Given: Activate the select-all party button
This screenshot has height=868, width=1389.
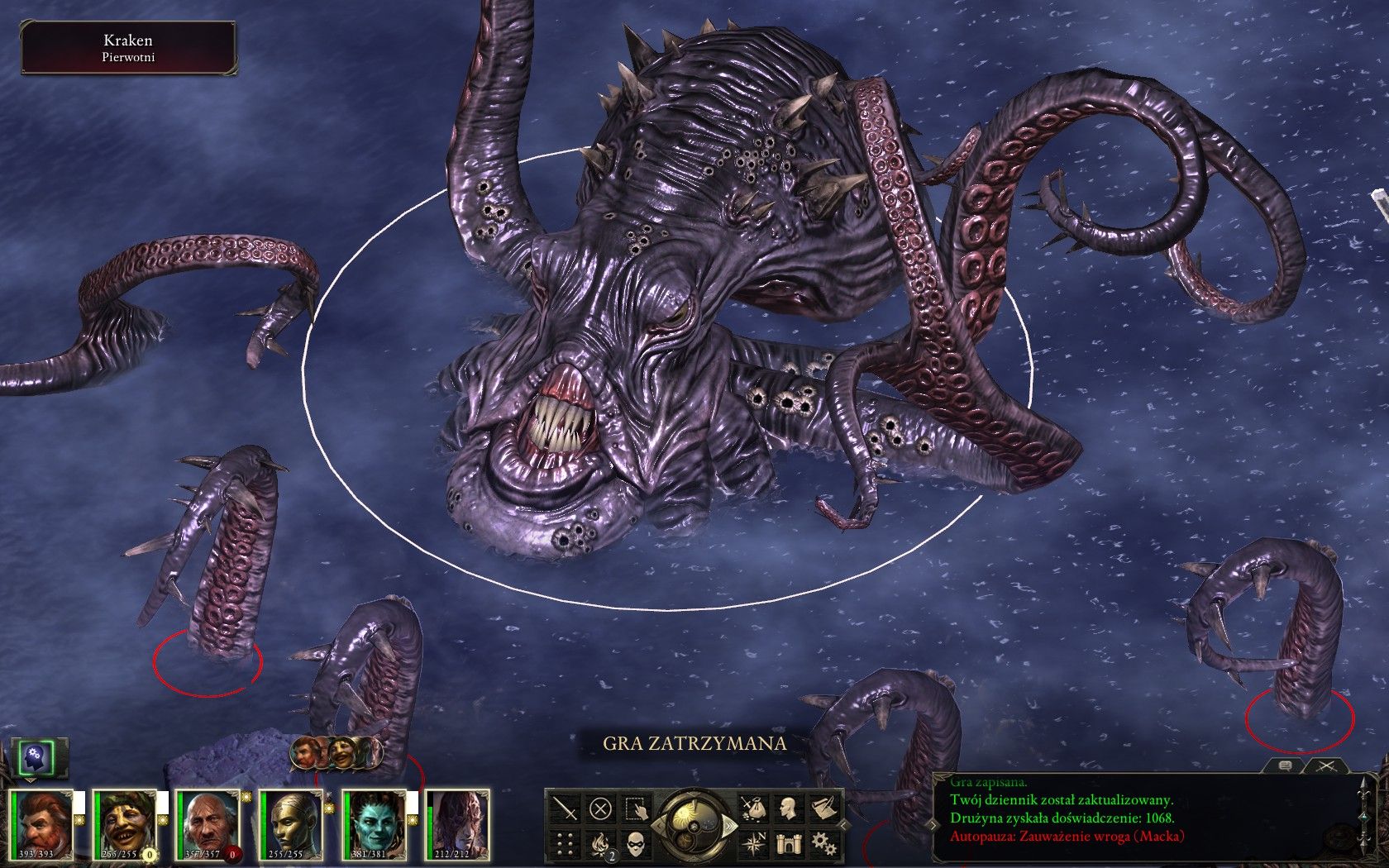Looking at the screenshot, I should (x=635, y=808).
